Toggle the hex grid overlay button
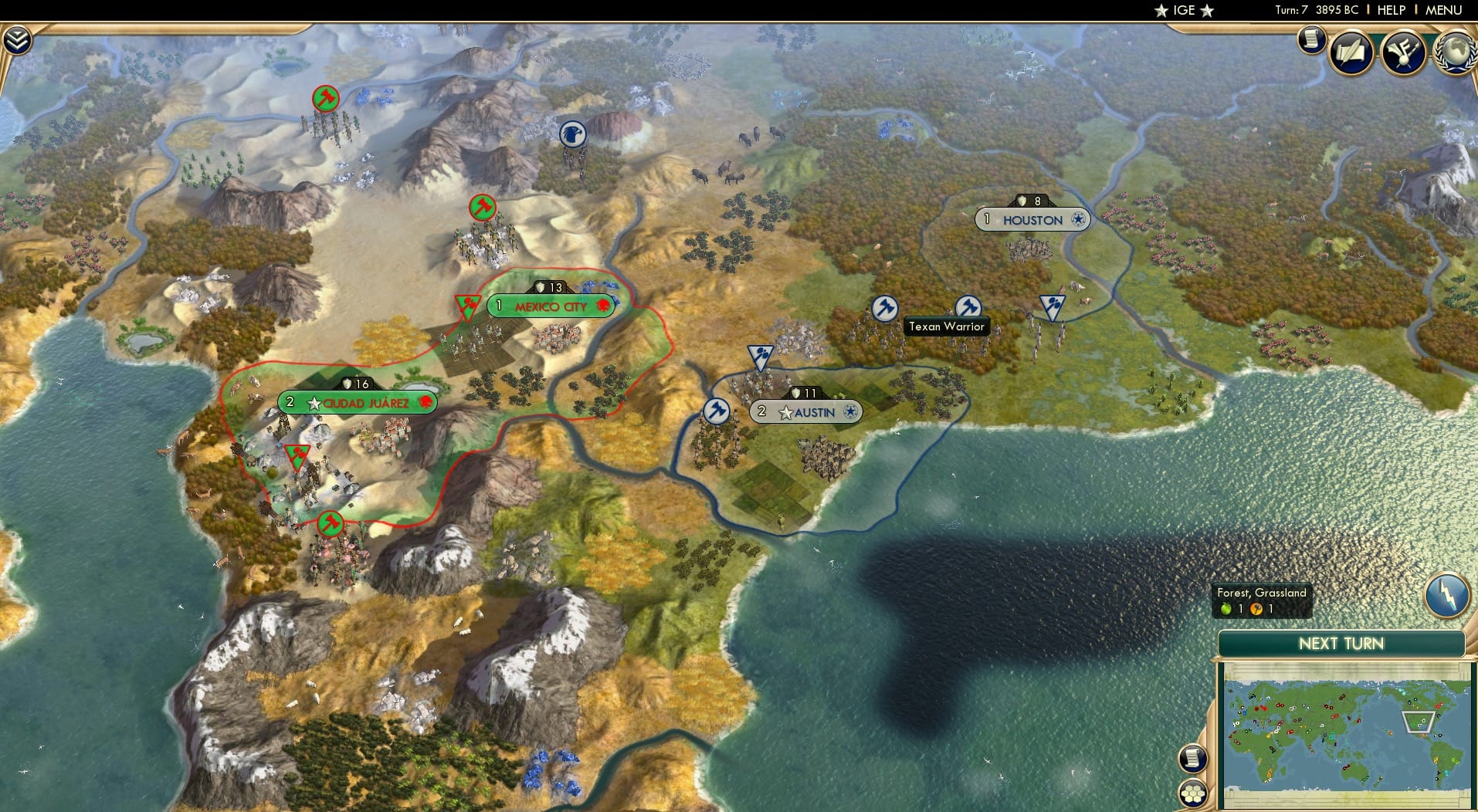The height and width of the screenshot is (812, 1478). point(1192,795)
